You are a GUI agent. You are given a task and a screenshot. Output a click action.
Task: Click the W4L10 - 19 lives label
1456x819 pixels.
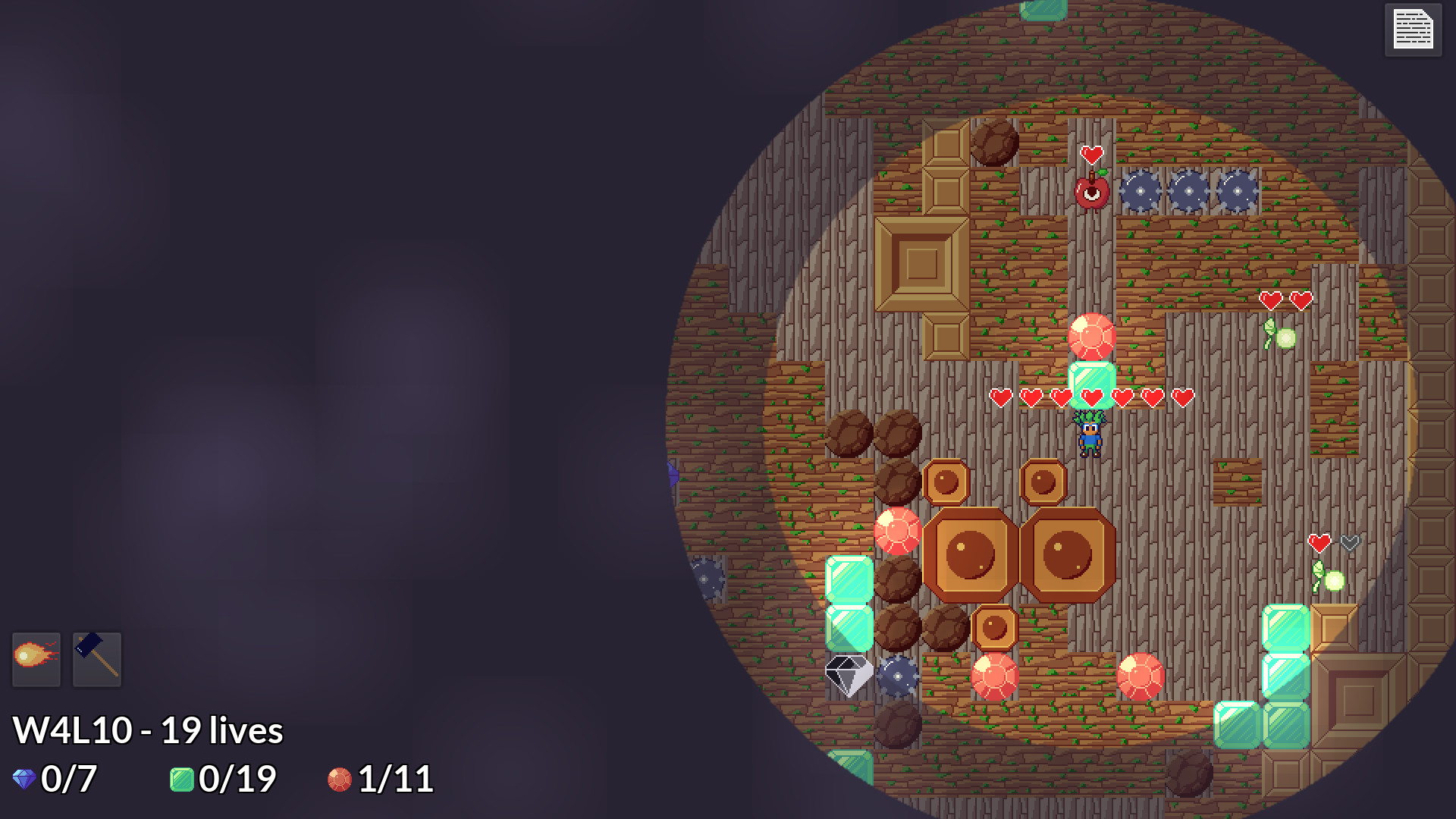click(x=149, y=730)
